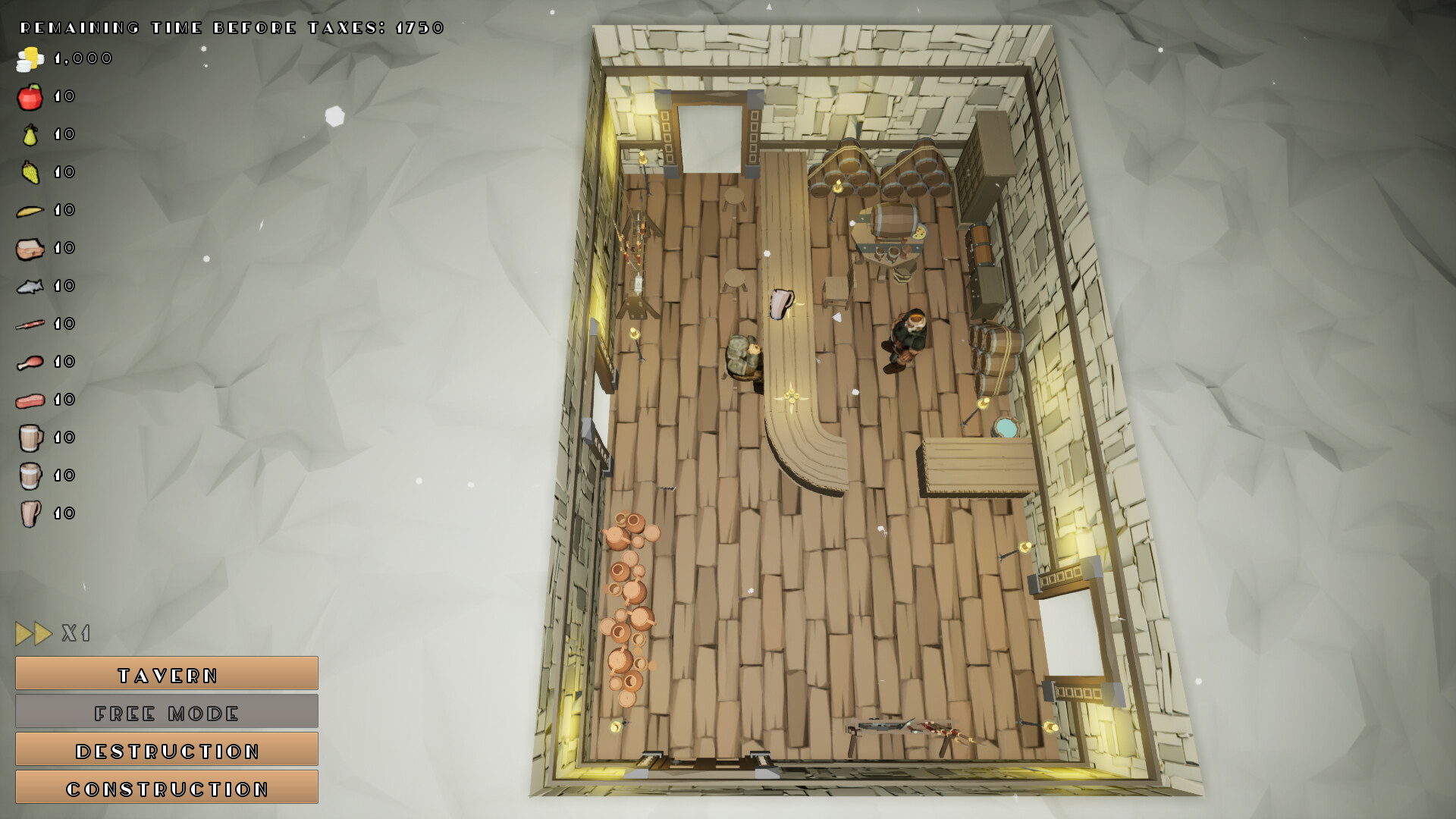
Task: Select the grapes resource icon
Action: (x=29, y=171)
